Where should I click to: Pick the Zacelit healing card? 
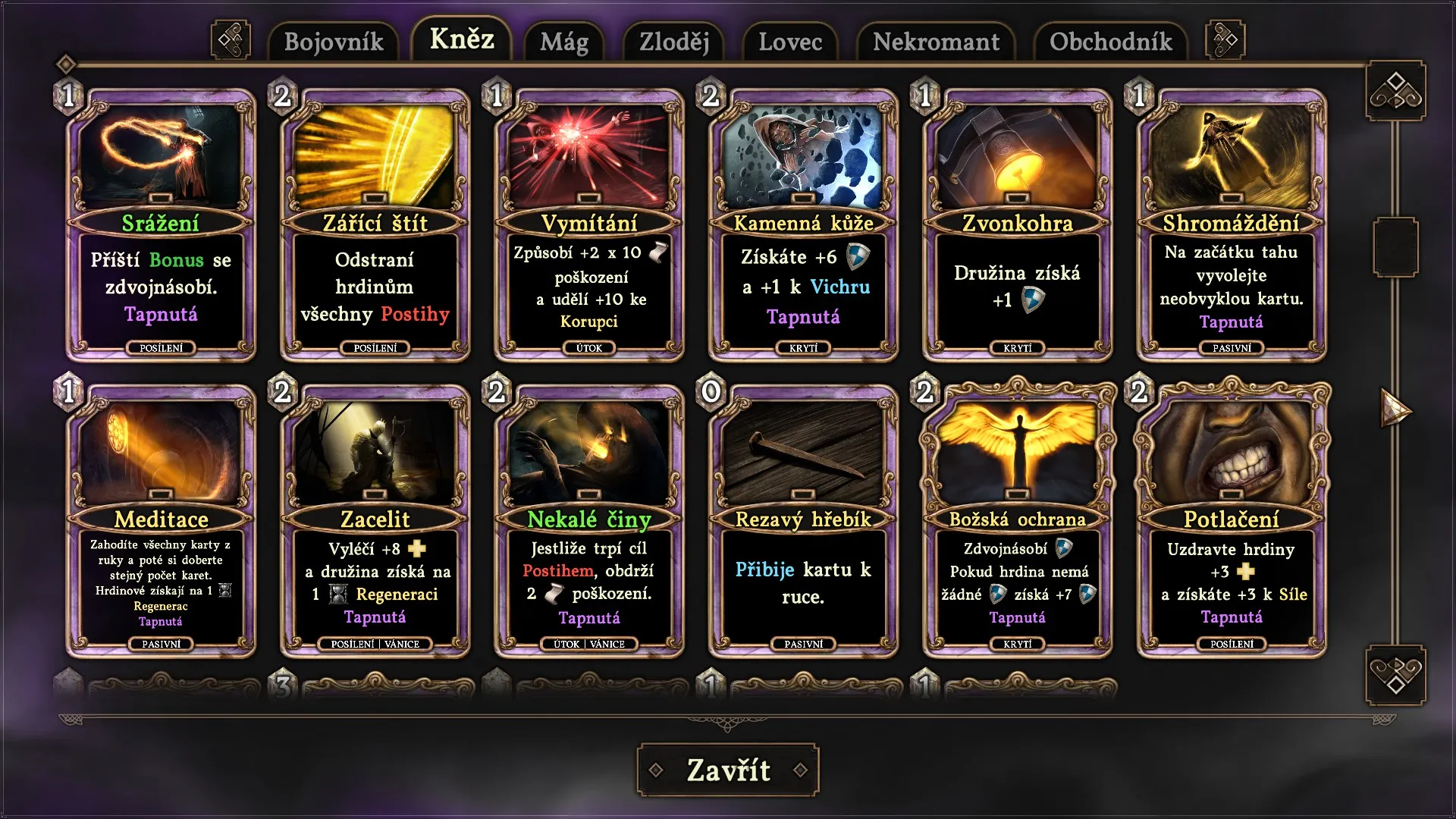coord(375,521)
